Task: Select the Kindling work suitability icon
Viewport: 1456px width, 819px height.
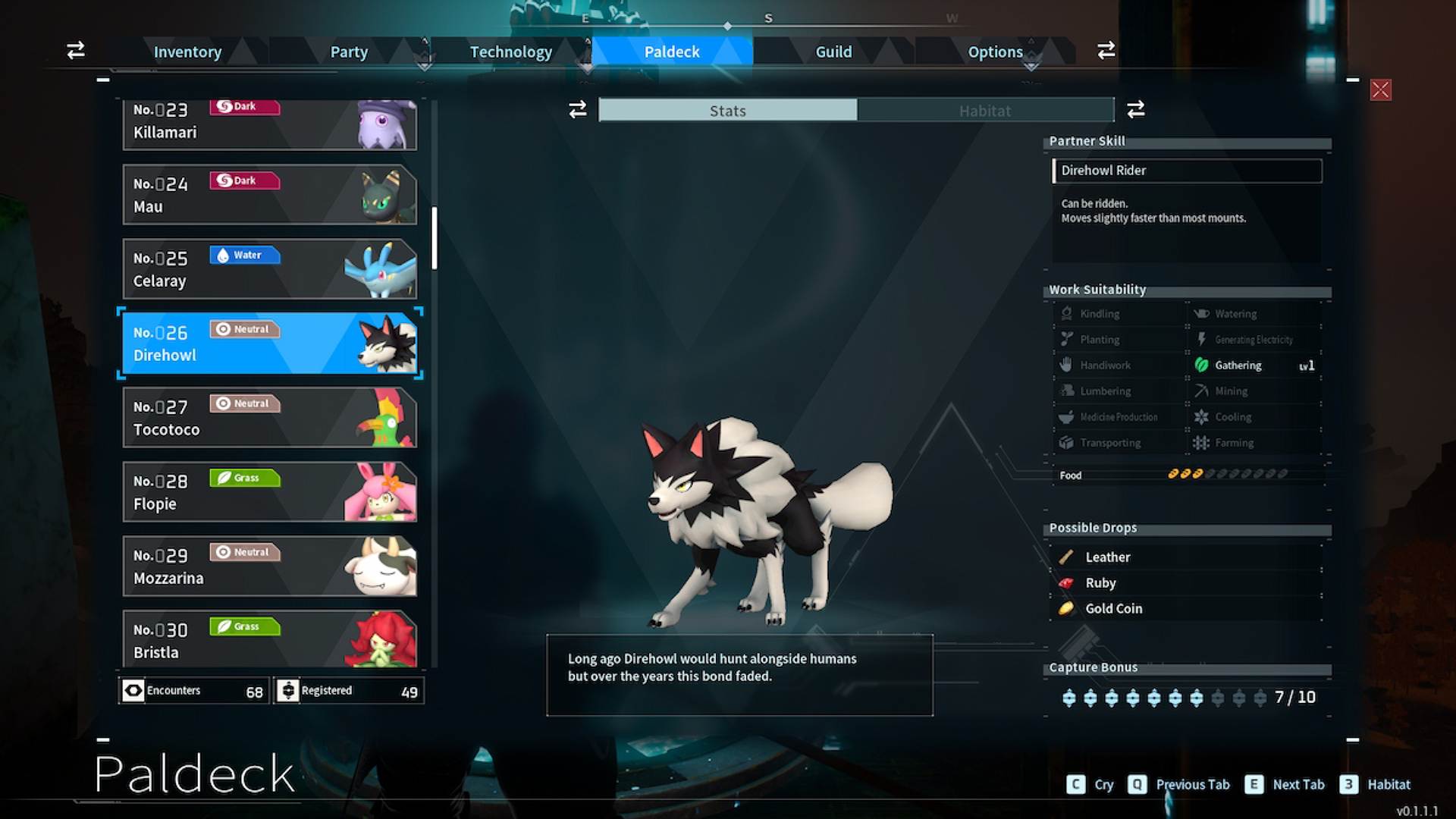Action: click(1068, 313)
